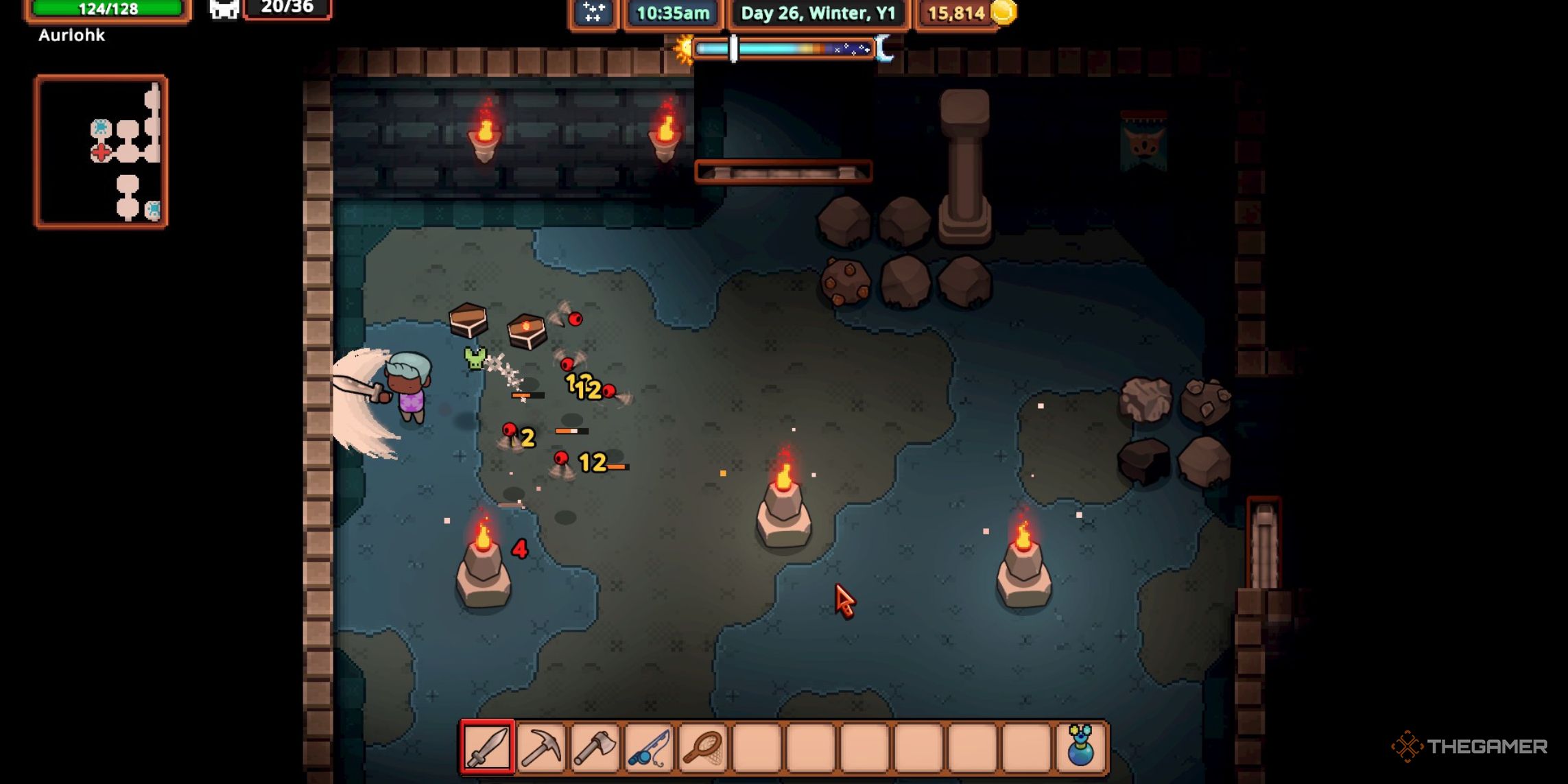
Task: Equip the pickaxe from the hotbar
Action: click(541, 746)
